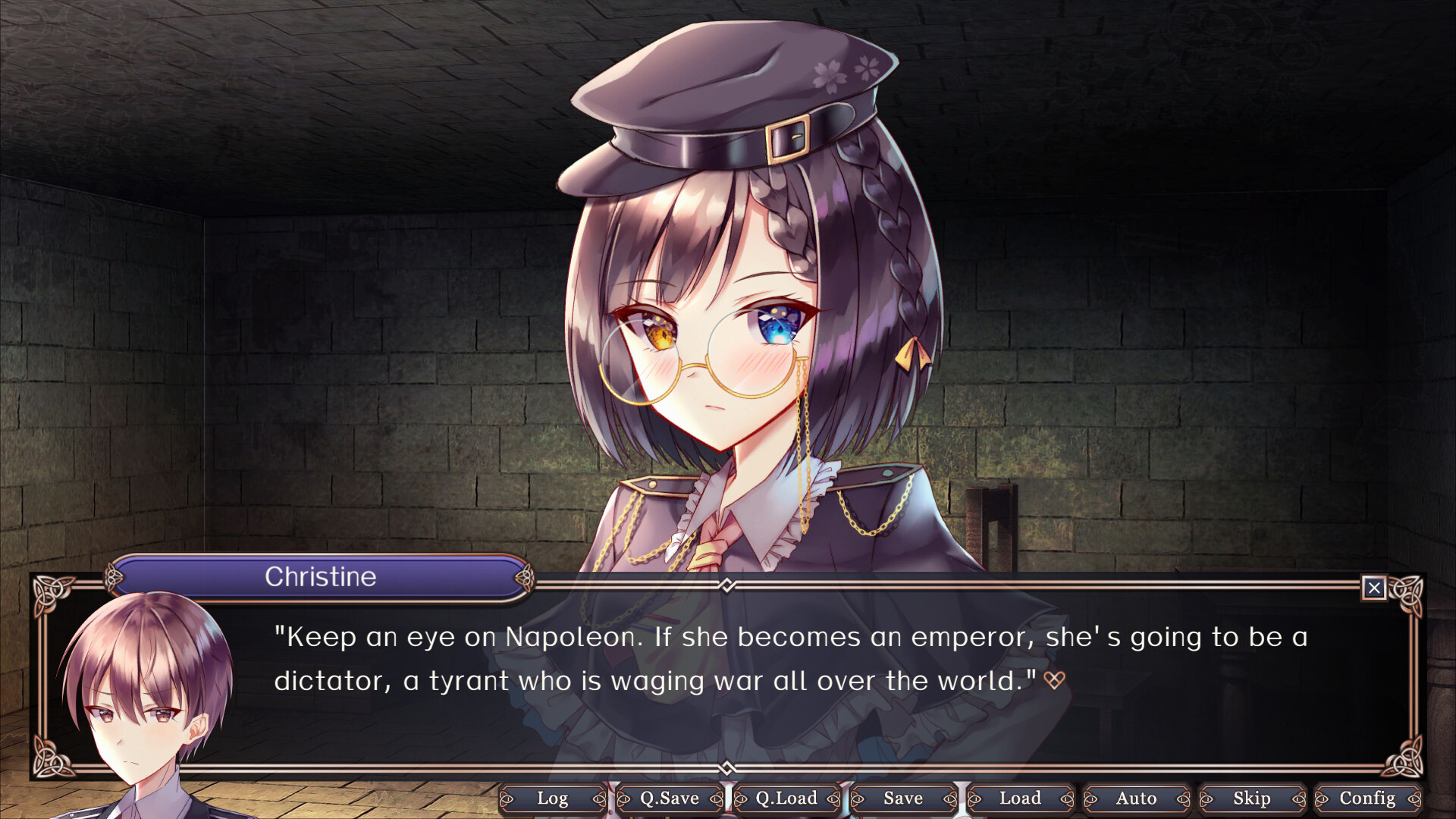Click the trinity knot icon beside Skip
The width and height of the screenshot is (1456, 819).
pos(1207,799)
